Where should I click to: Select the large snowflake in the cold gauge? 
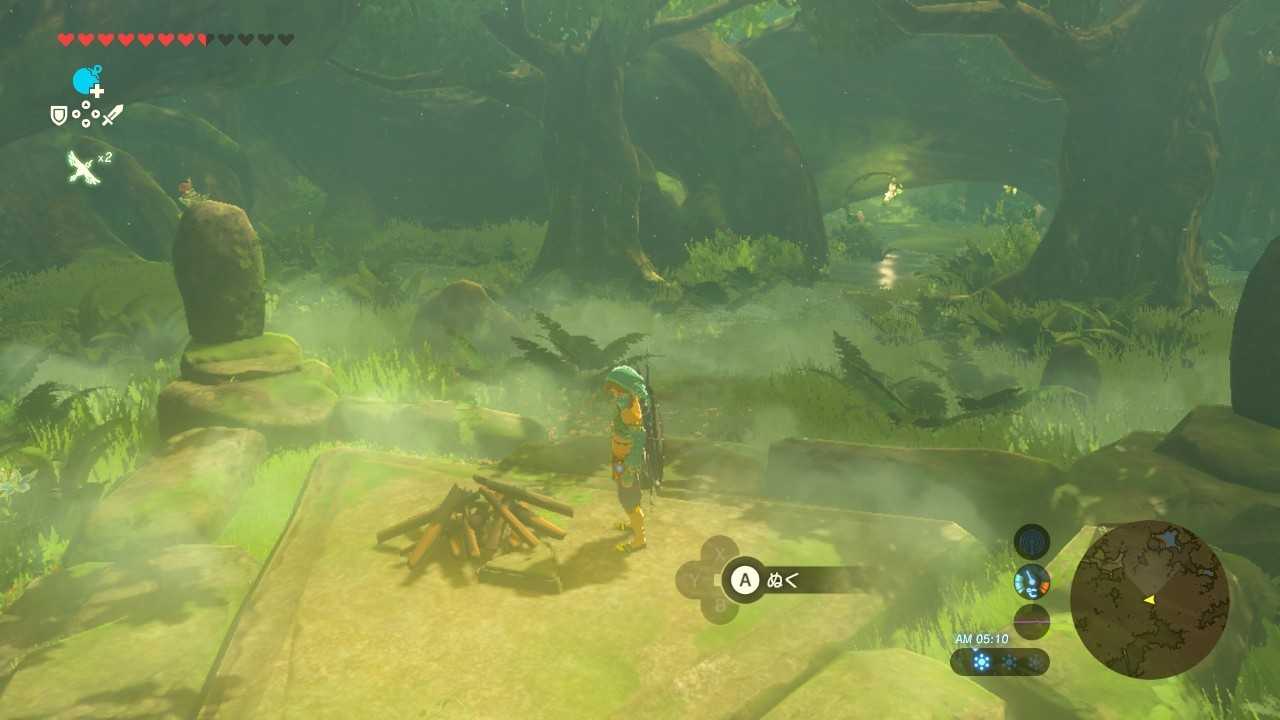pos(981,660)
